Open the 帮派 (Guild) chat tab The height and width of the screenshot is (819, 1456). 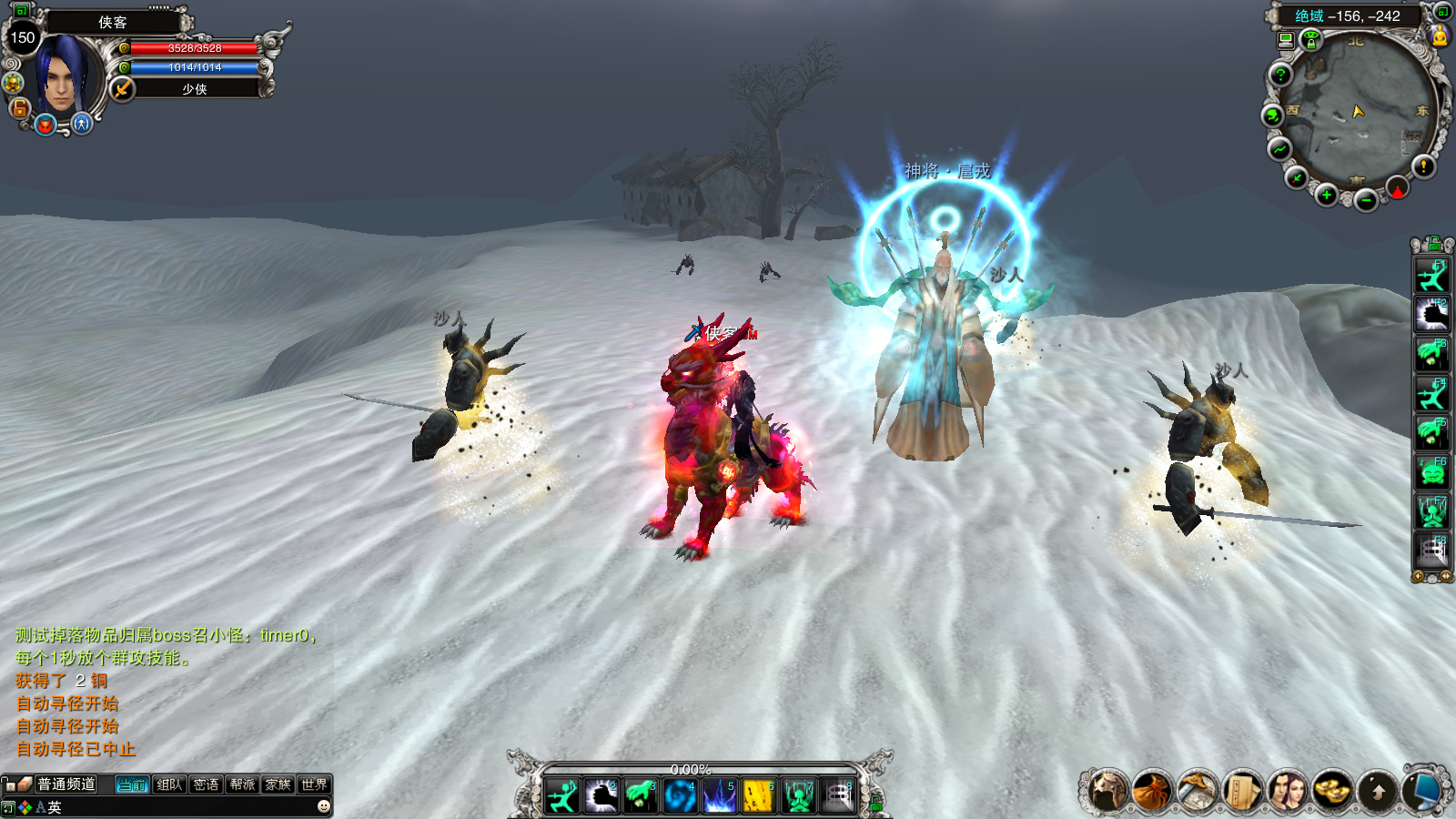(242, 784)
